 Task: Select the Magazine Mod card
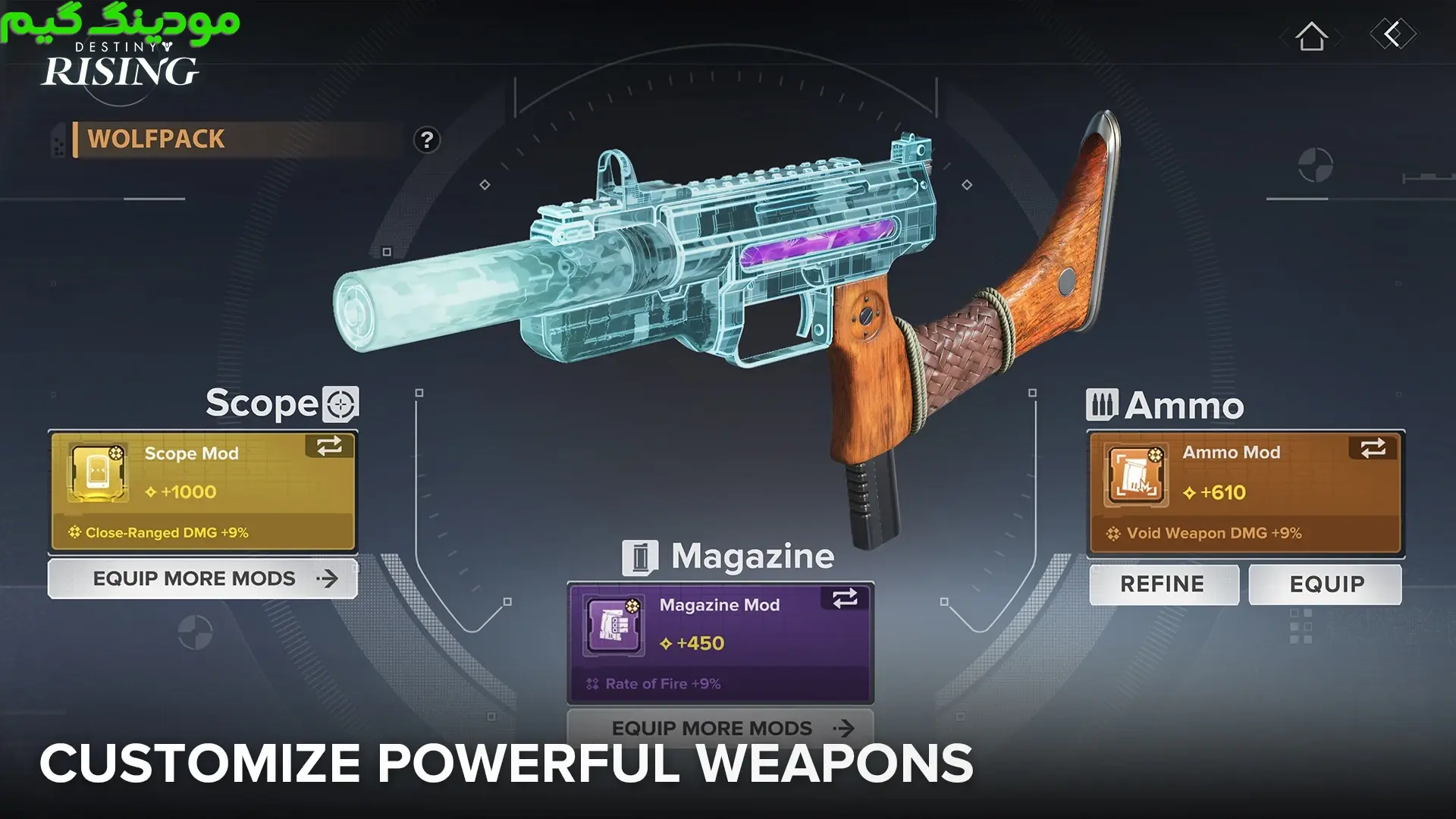point(720,643)
